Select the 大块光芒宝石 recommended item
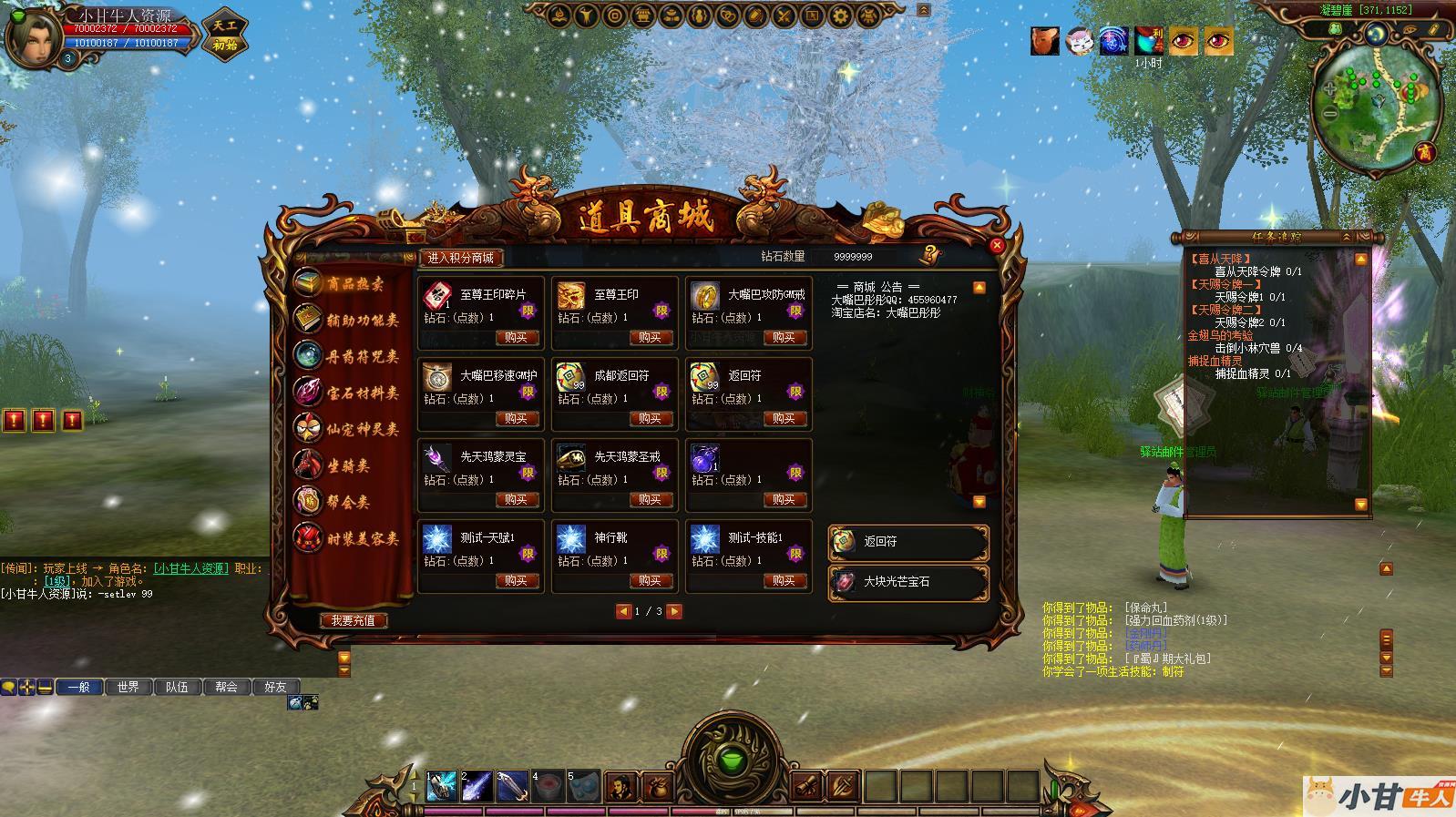Image resolution: width=1456 pixels, height=817 pixels. tap(907, 582)
